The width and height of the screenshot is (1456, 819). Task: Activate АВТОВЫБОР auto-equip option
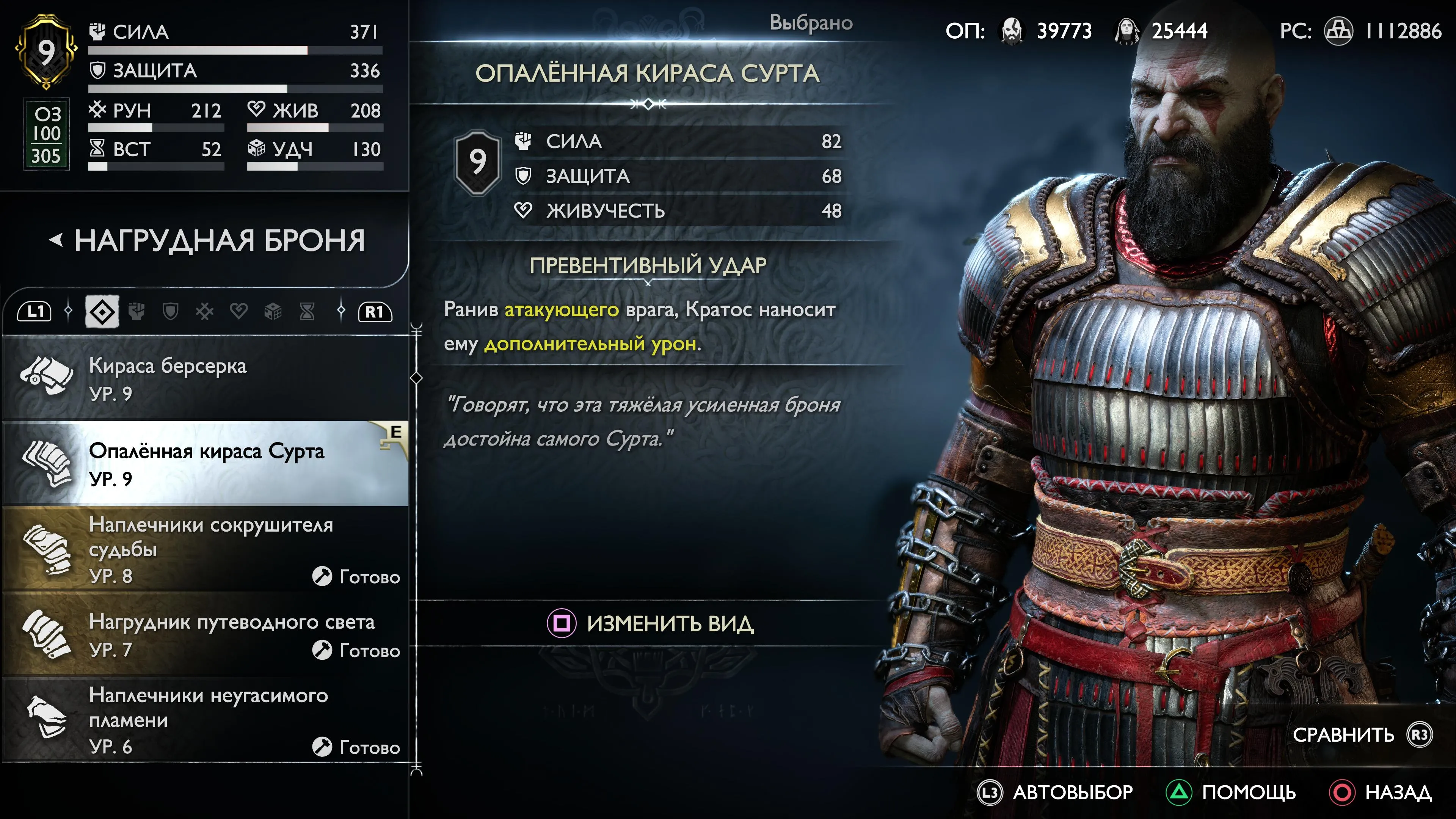pos(1055,792)
